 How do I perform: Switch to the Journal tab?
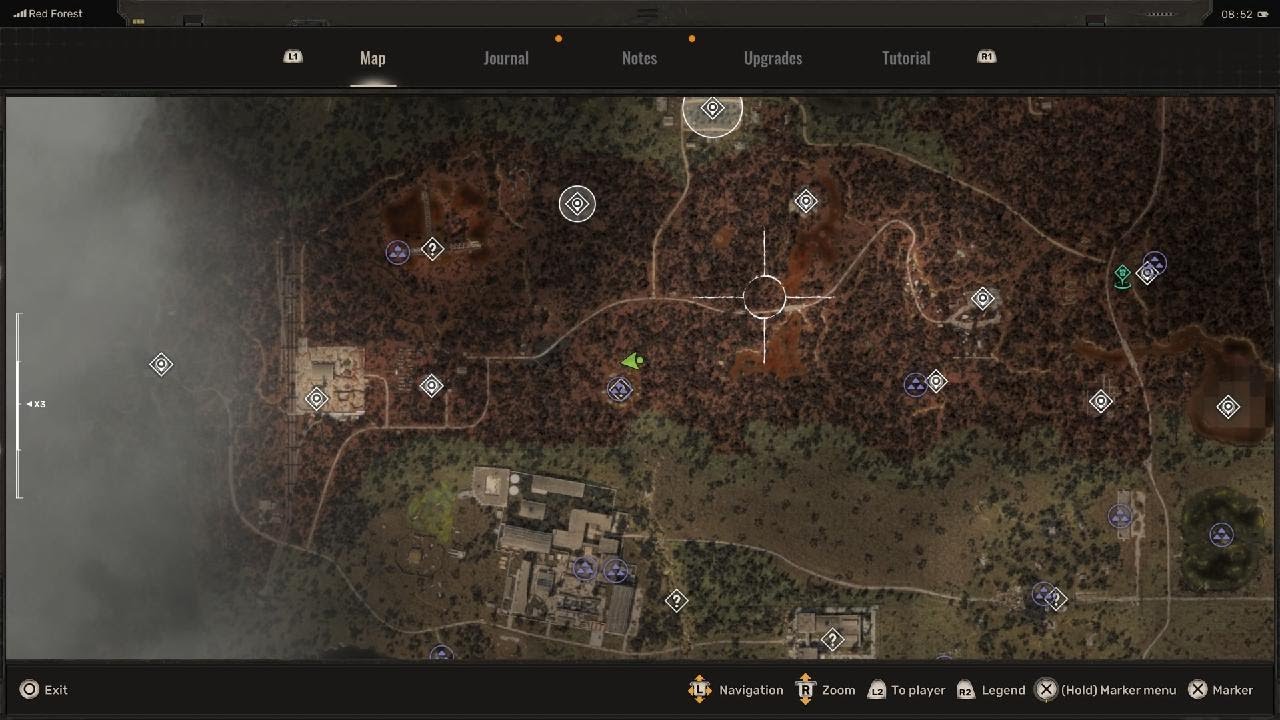(506, 58)
